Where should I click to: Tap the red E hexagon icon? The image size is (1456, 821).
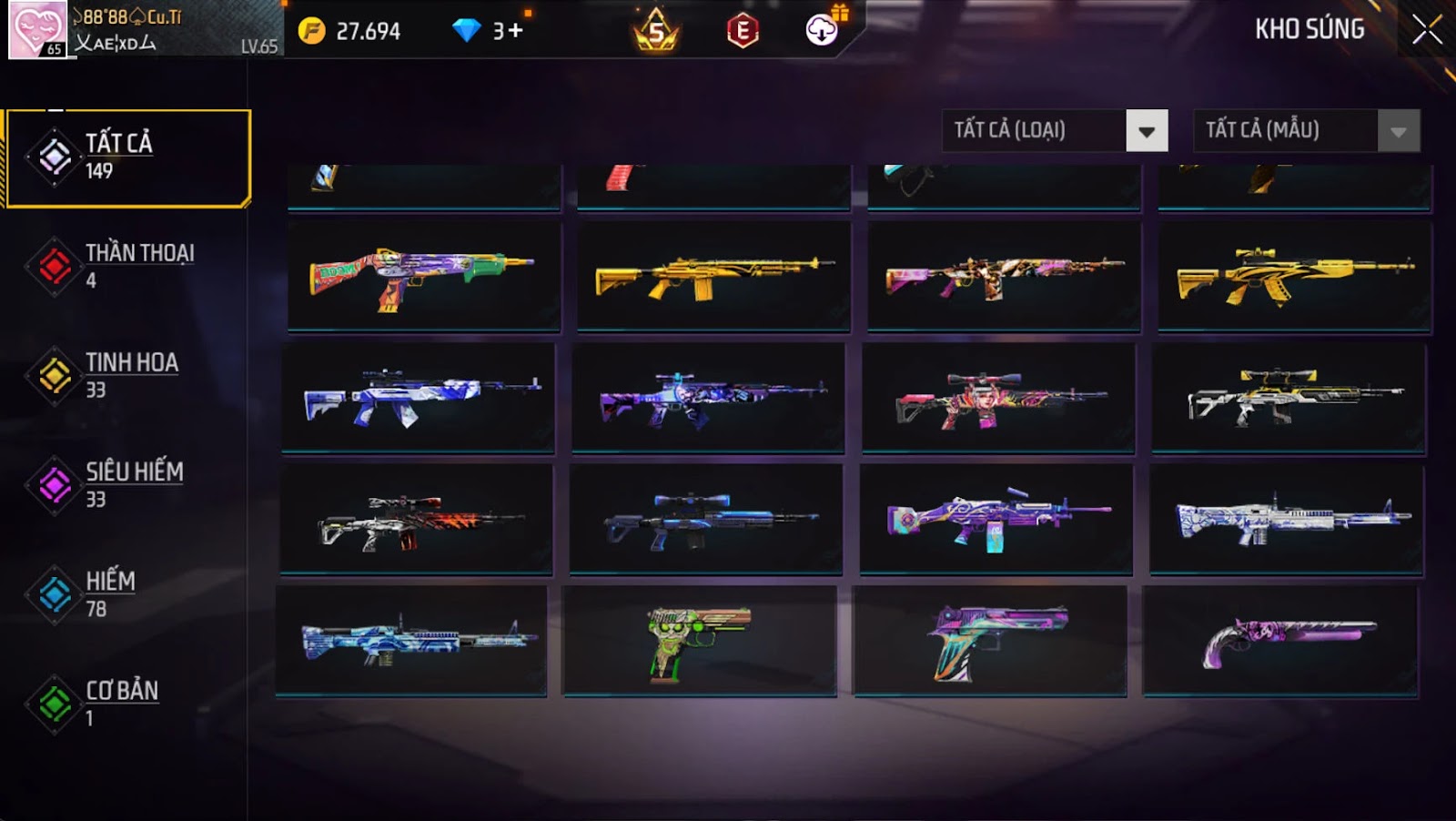[743, 31]
